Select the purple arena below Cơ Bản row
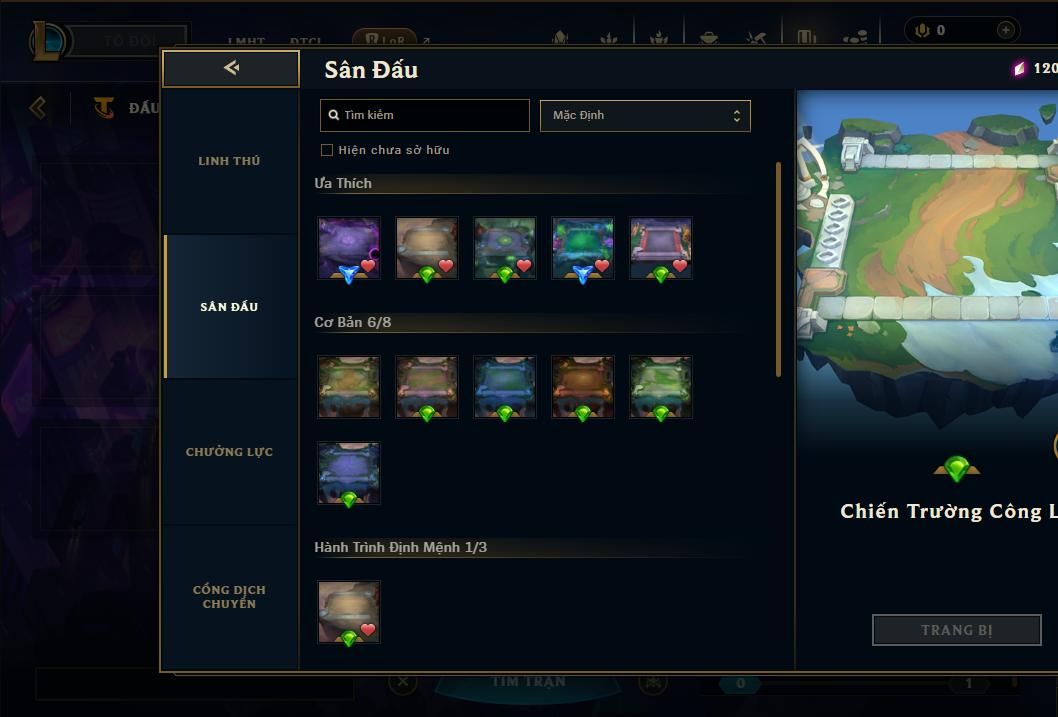Viewport: 1058px width, 717px height. 349,473
